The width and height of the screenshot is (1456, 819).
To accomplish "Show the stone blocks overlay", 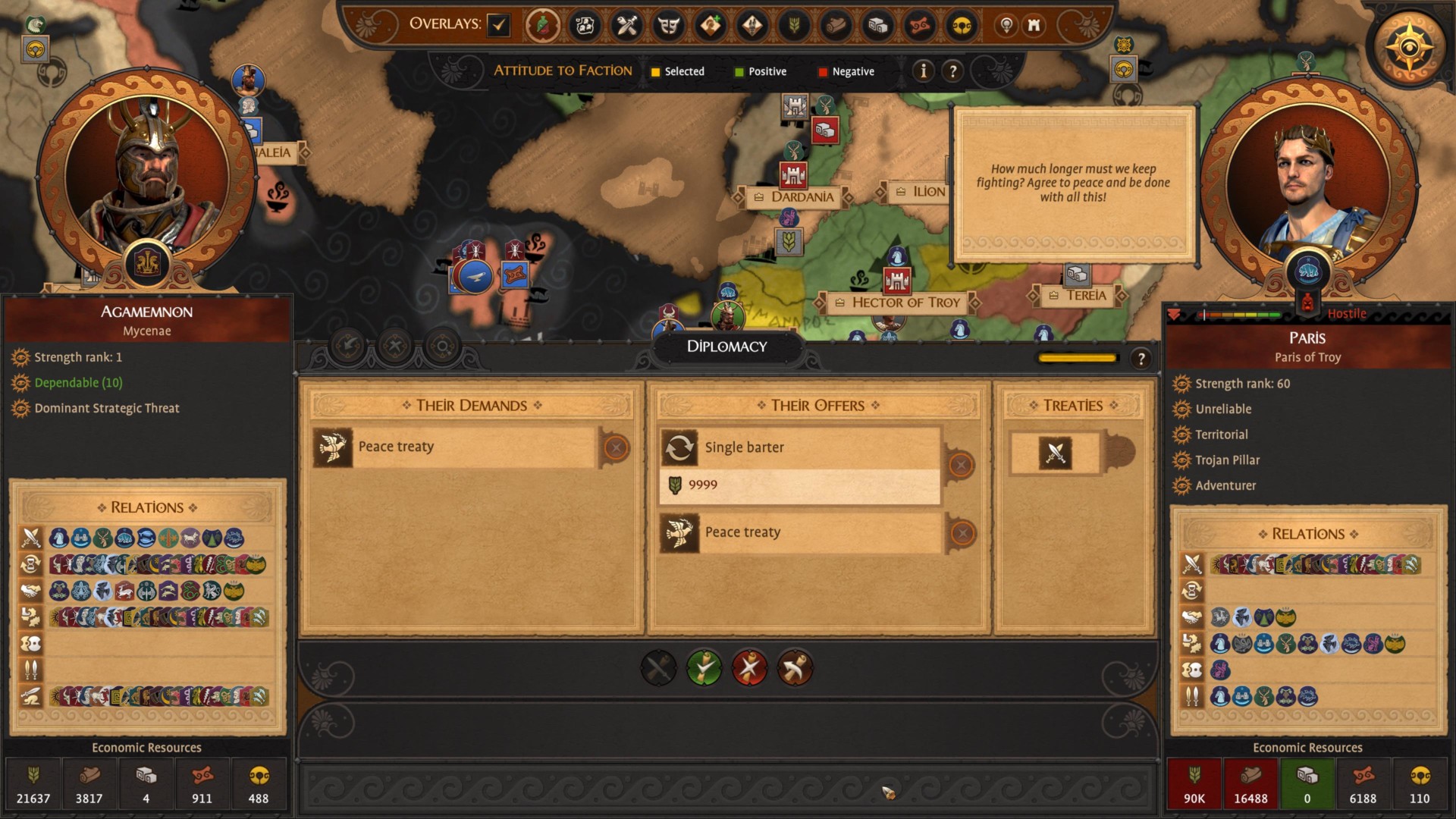I will pyautogui.click(x=877, y=26).
